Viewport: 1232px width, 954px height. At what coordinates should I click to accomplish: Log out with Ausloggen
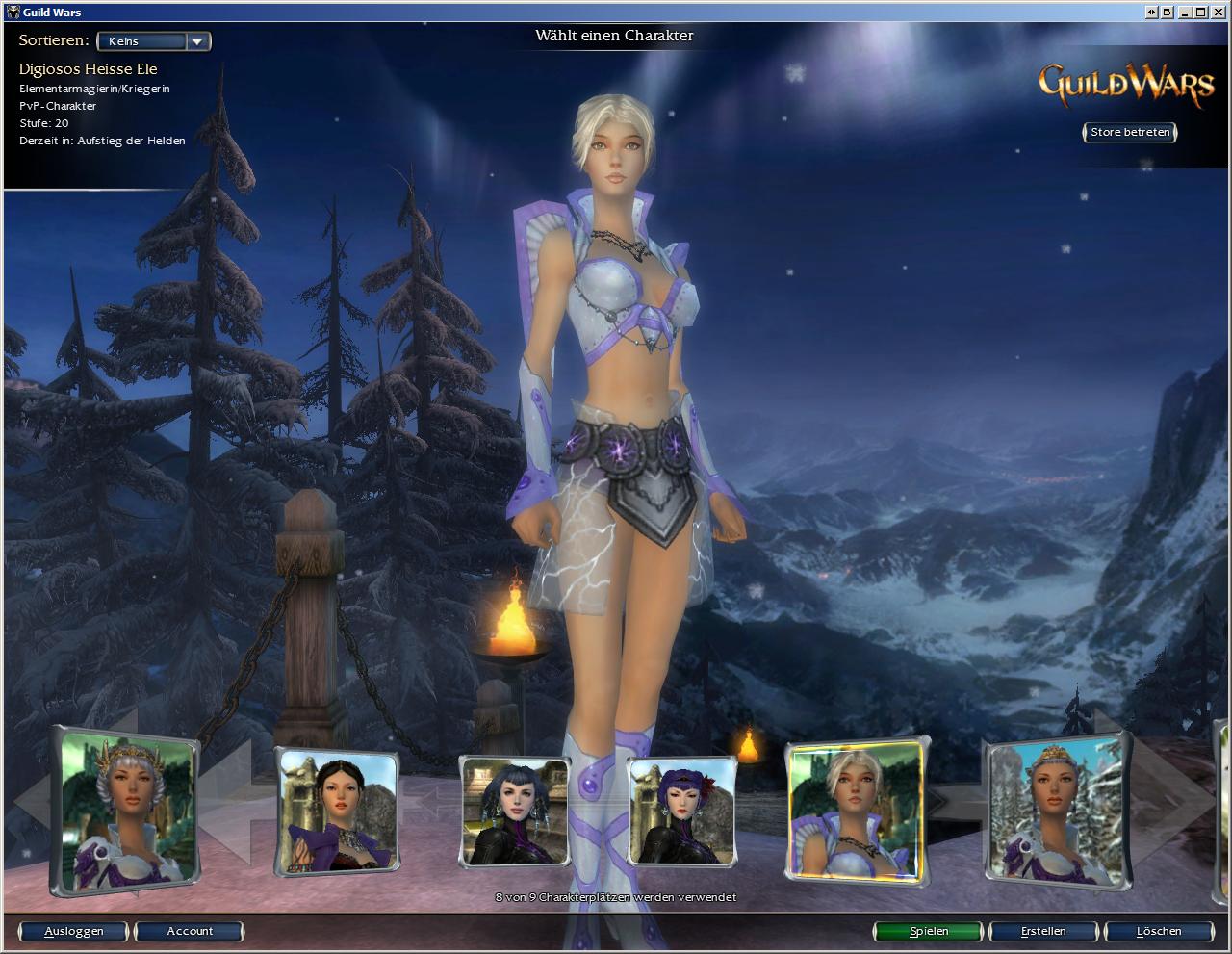coord(74,931)
